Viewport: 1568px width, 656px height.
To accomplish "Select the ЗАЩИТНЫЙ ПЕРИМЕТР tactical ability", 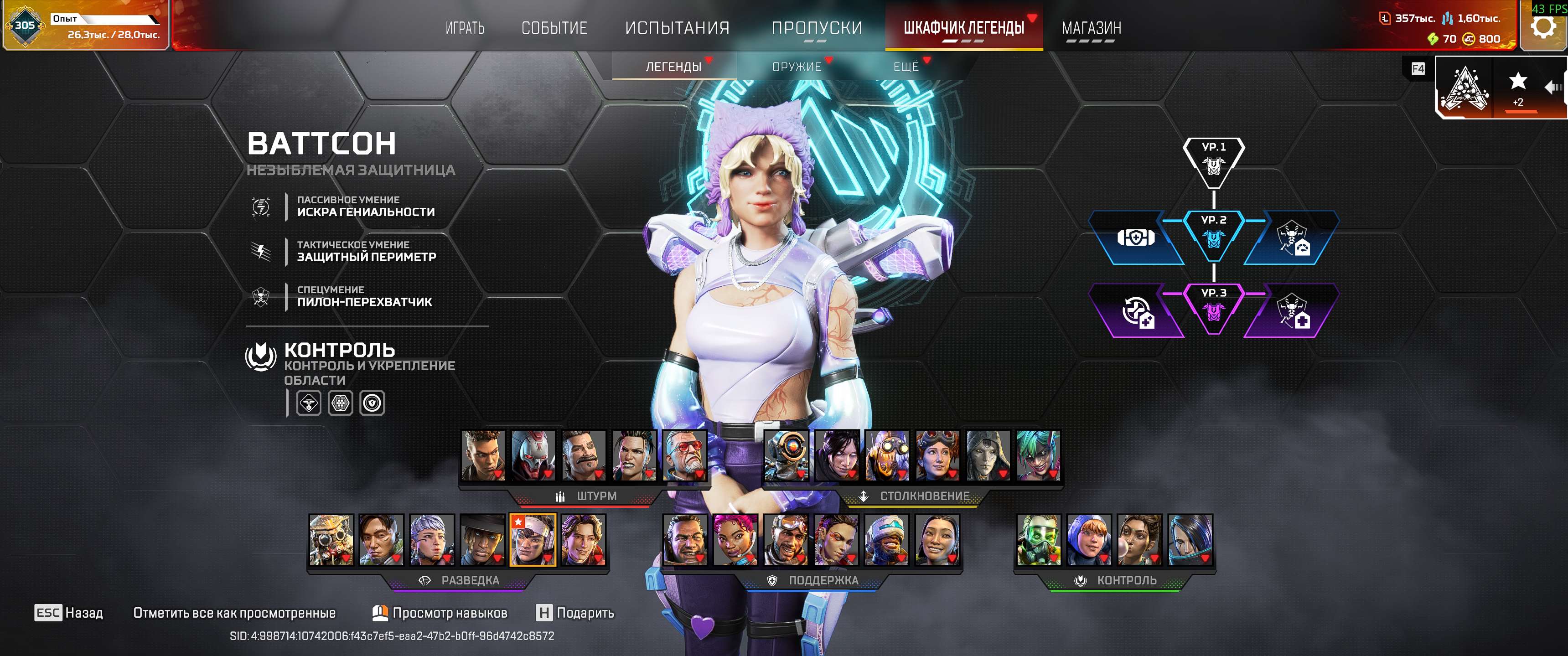I will (365, 251).
